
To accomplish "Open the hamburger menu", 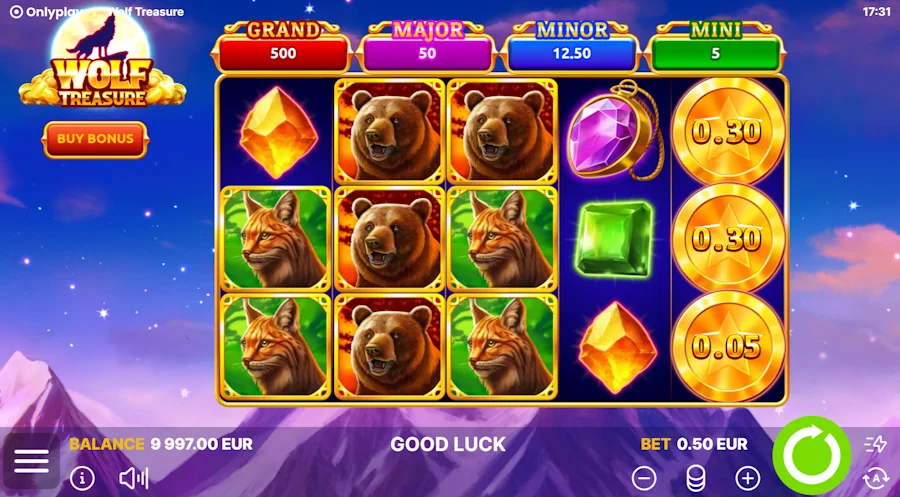I will (31, 460).
